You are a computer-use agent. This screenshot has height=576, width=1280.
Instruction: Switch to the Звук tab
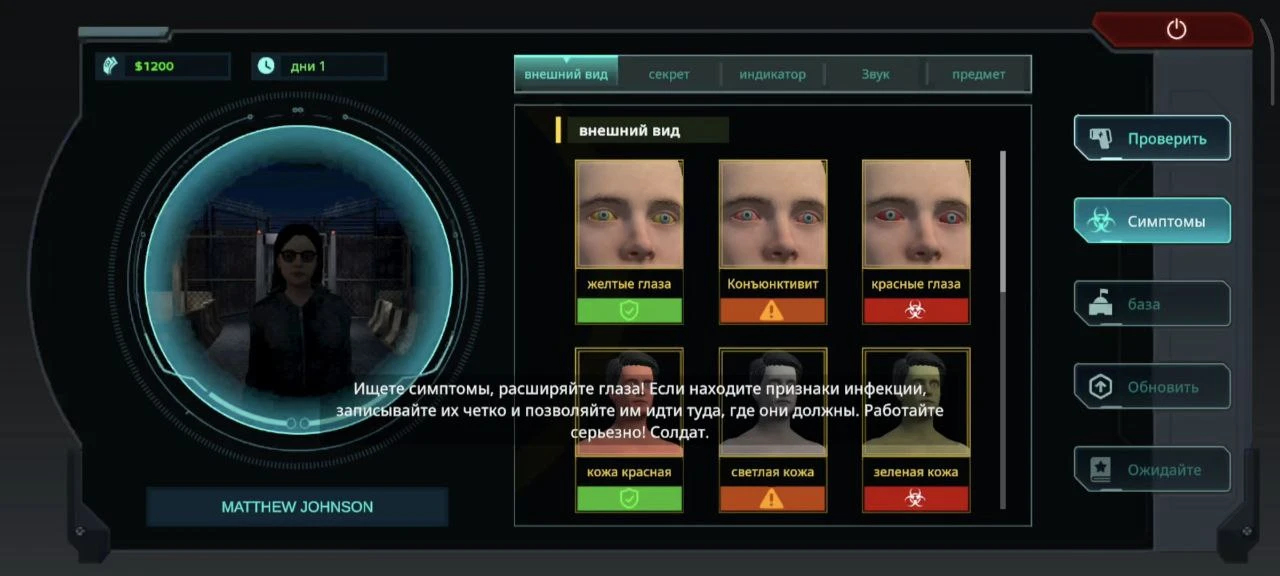[875, 74]
